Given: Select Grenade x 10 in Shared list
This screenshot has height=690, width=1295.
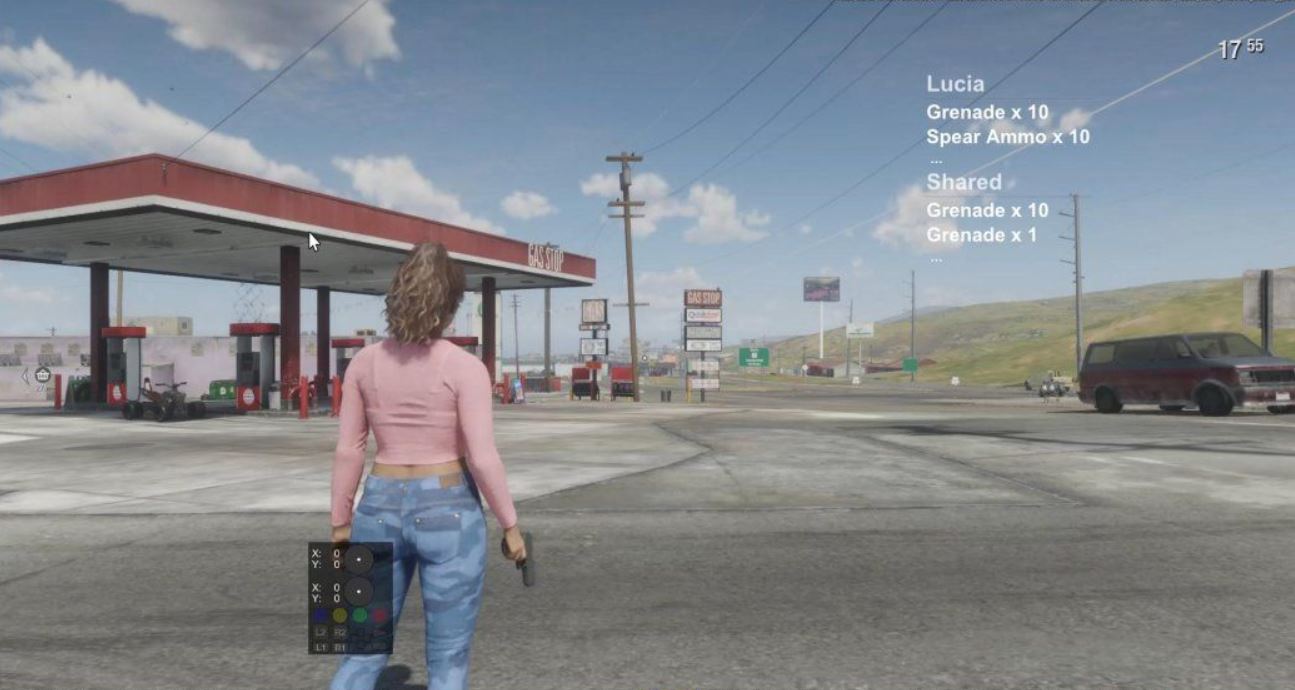Looking at the screenshot, I should point(987,210).
